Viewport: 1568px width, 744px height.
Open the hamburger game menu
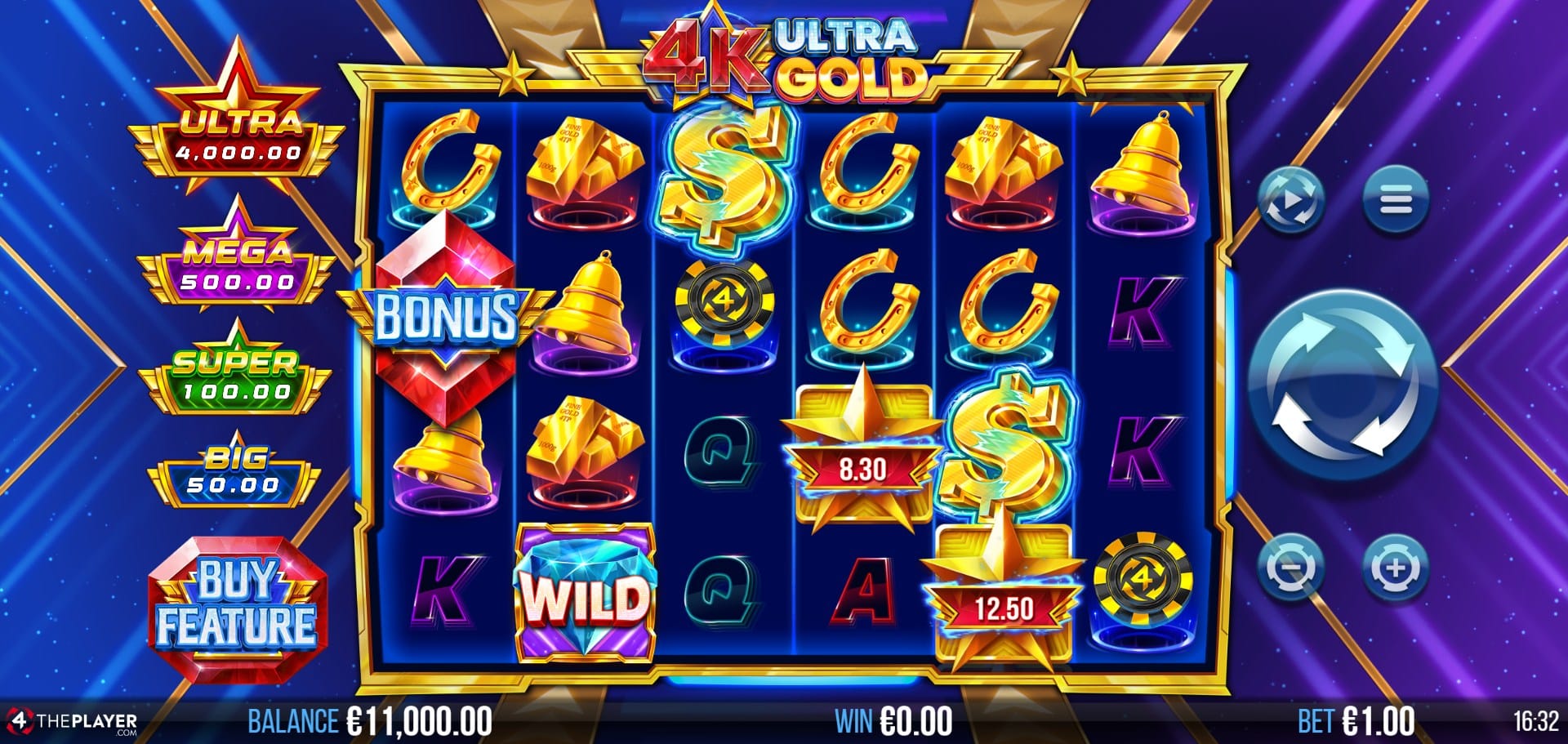click(x=1395, y=200)
